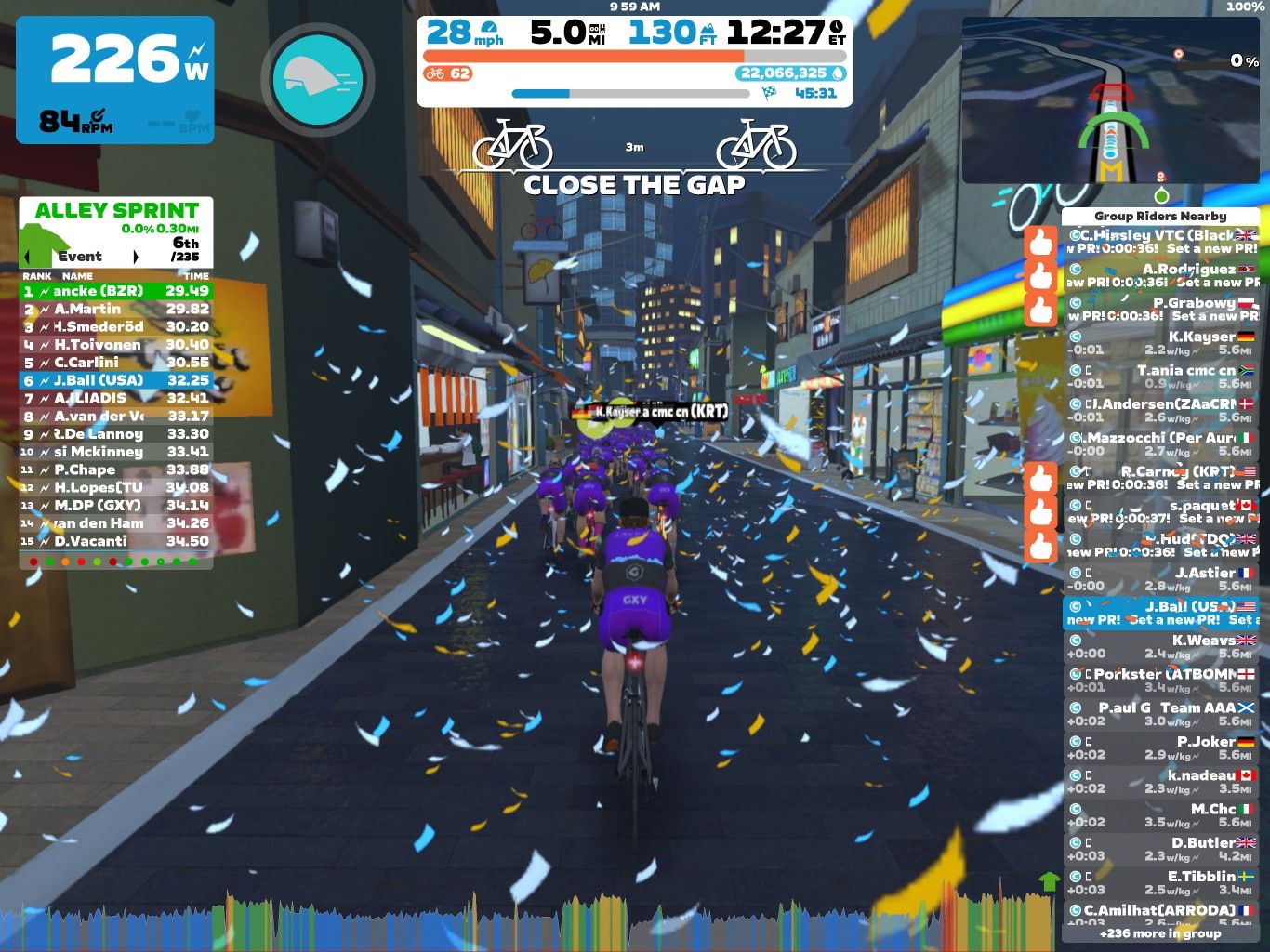
Task: Click the Ride On thumb beside A.Rodriguez
Action: (x=1039, y=274)
